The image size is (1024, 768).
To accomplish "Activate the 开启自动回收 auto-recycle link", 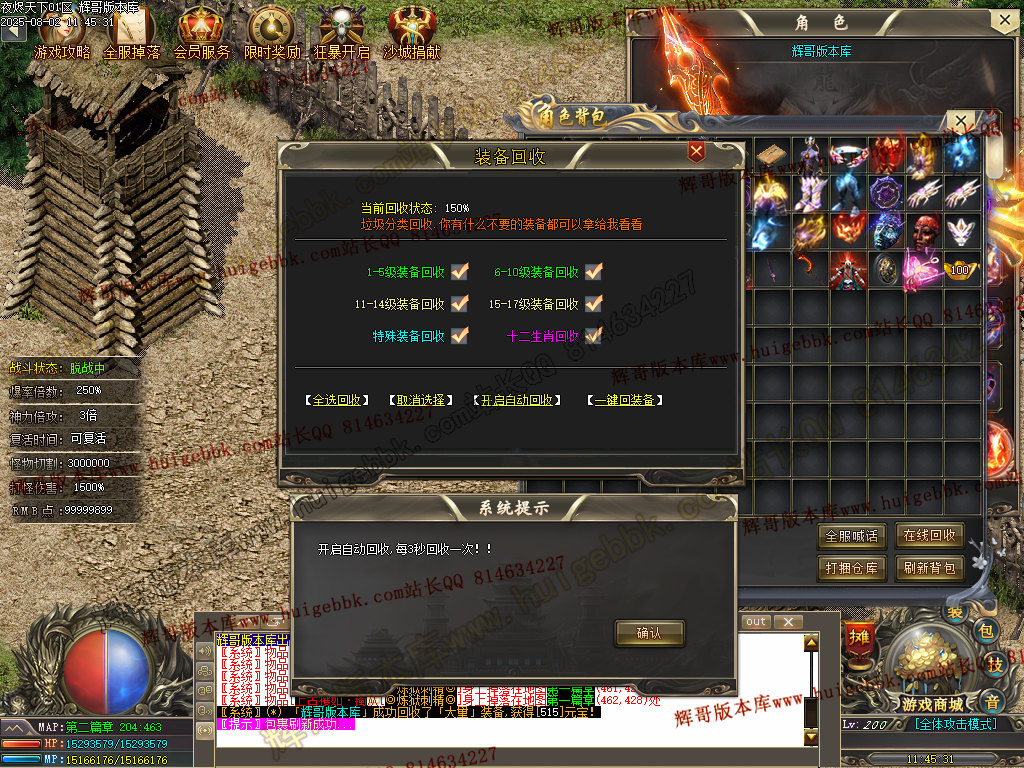I will 515,400.
